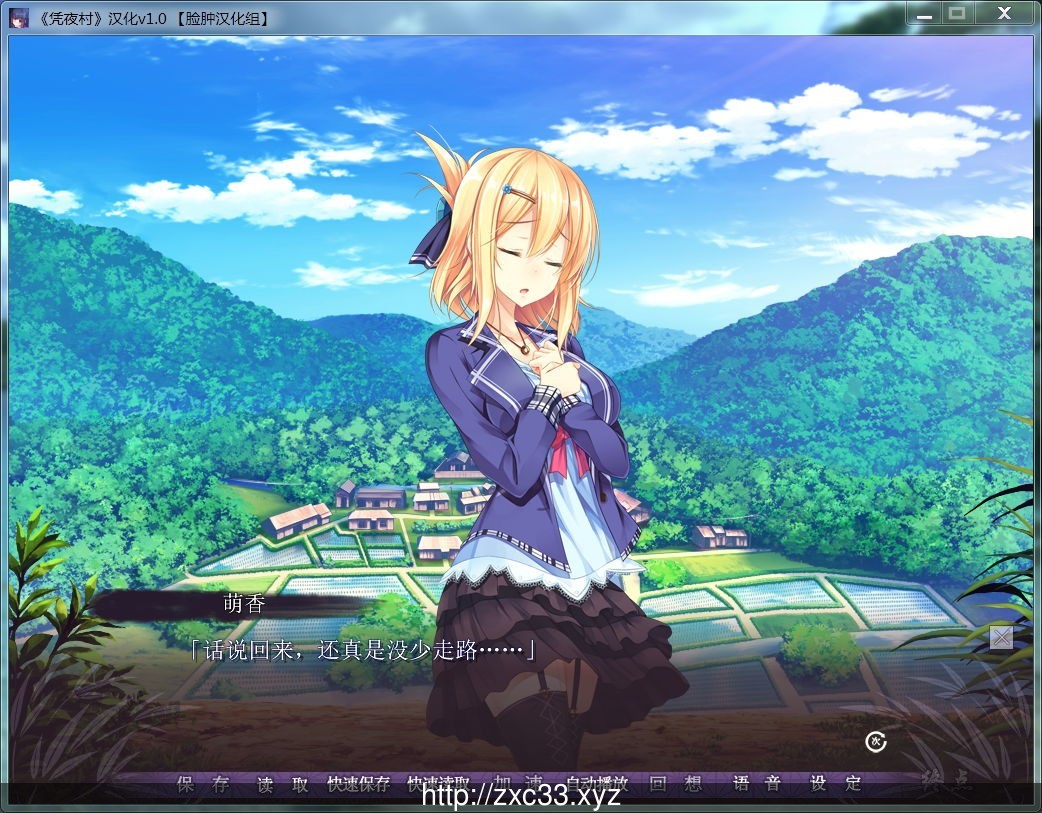Click 快速读取 quick load
Screen dimensions: 1042x813
439,784
